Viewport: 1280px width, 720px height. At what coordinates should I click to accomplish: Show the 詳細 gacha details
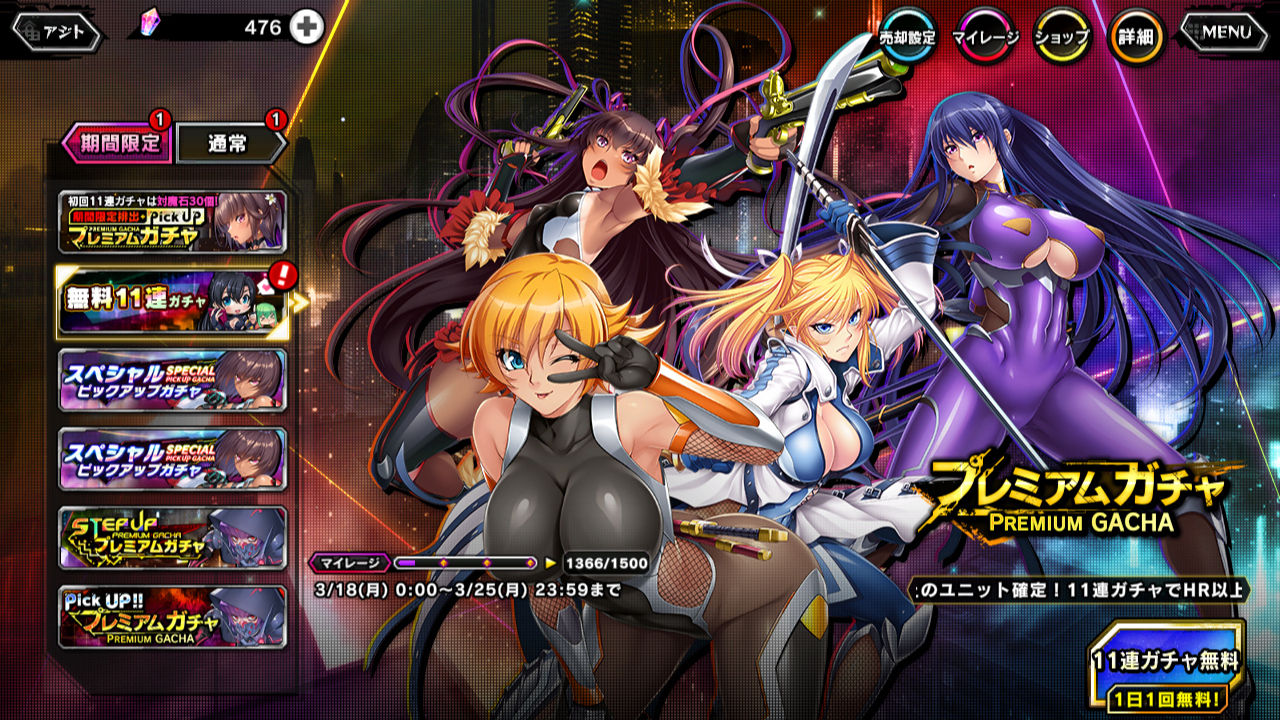[1137, 36]
